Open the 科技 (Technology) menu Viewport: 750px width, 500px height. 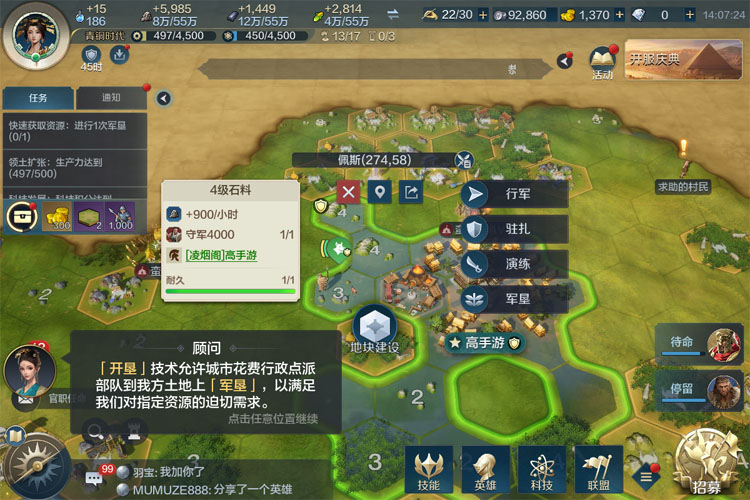542,469
